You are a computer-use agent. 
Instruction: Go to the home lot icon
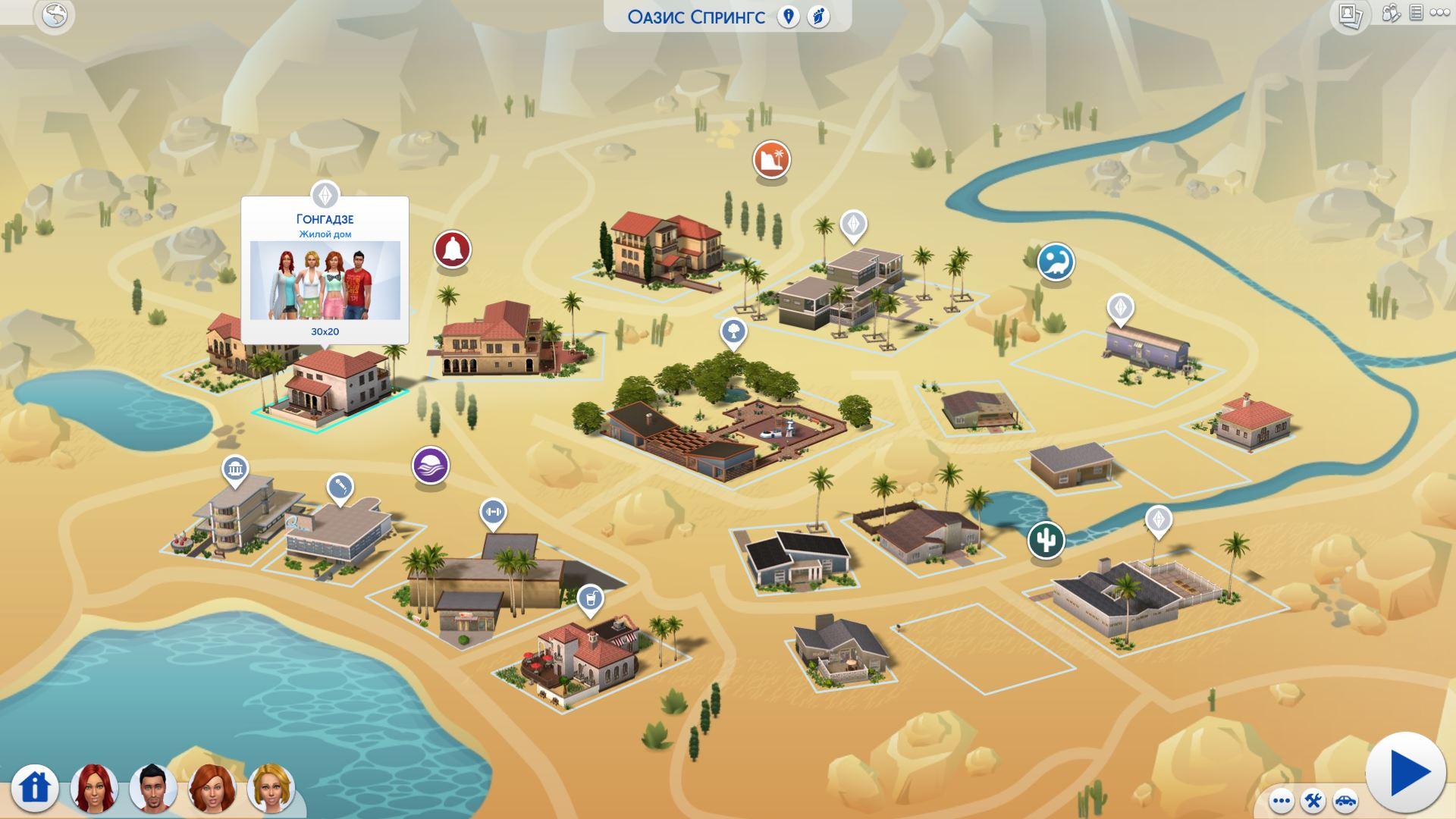point(34,787)
